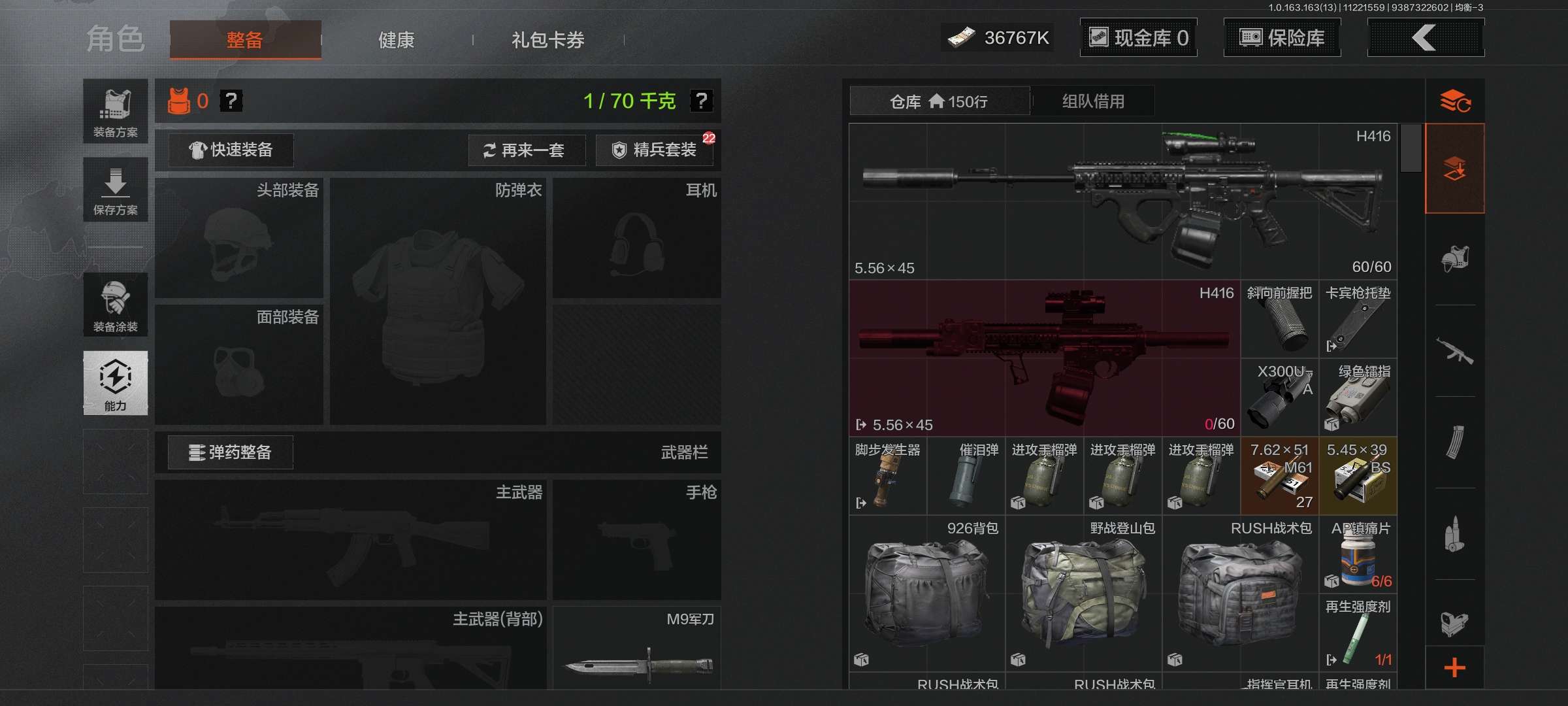
Task: Open the 装备涂装 skins panel
Action: pos(115,305)
